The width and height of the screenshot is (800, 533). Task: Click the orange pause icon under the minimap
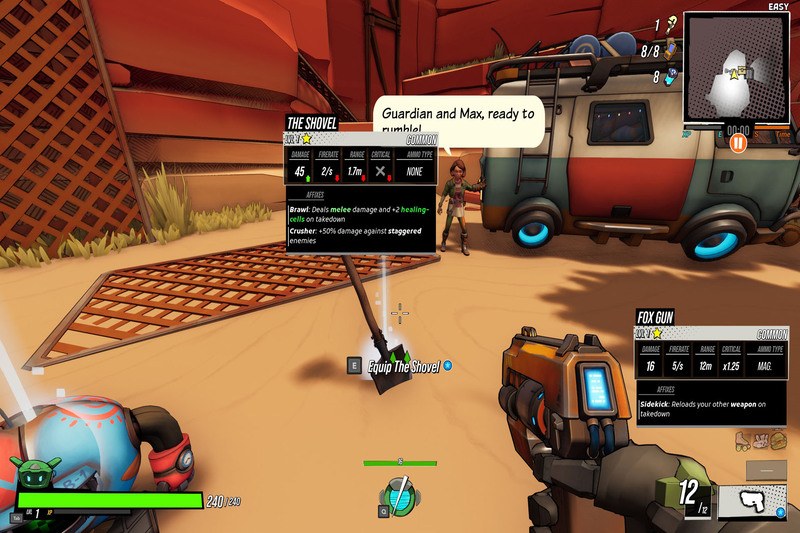738,142
